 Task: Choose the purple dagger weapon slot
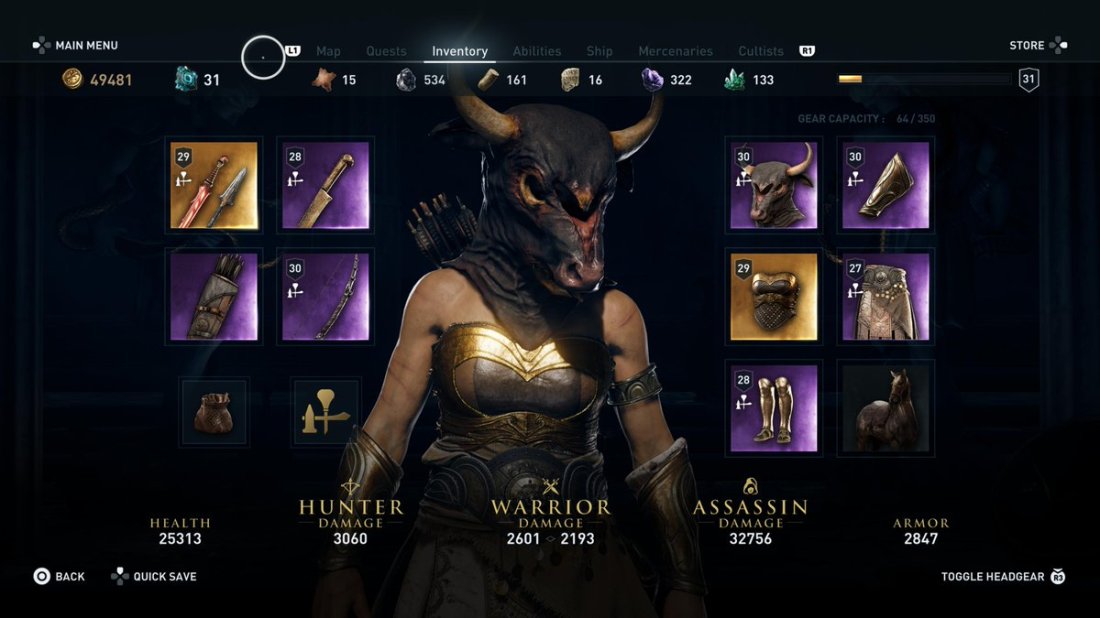325,185
